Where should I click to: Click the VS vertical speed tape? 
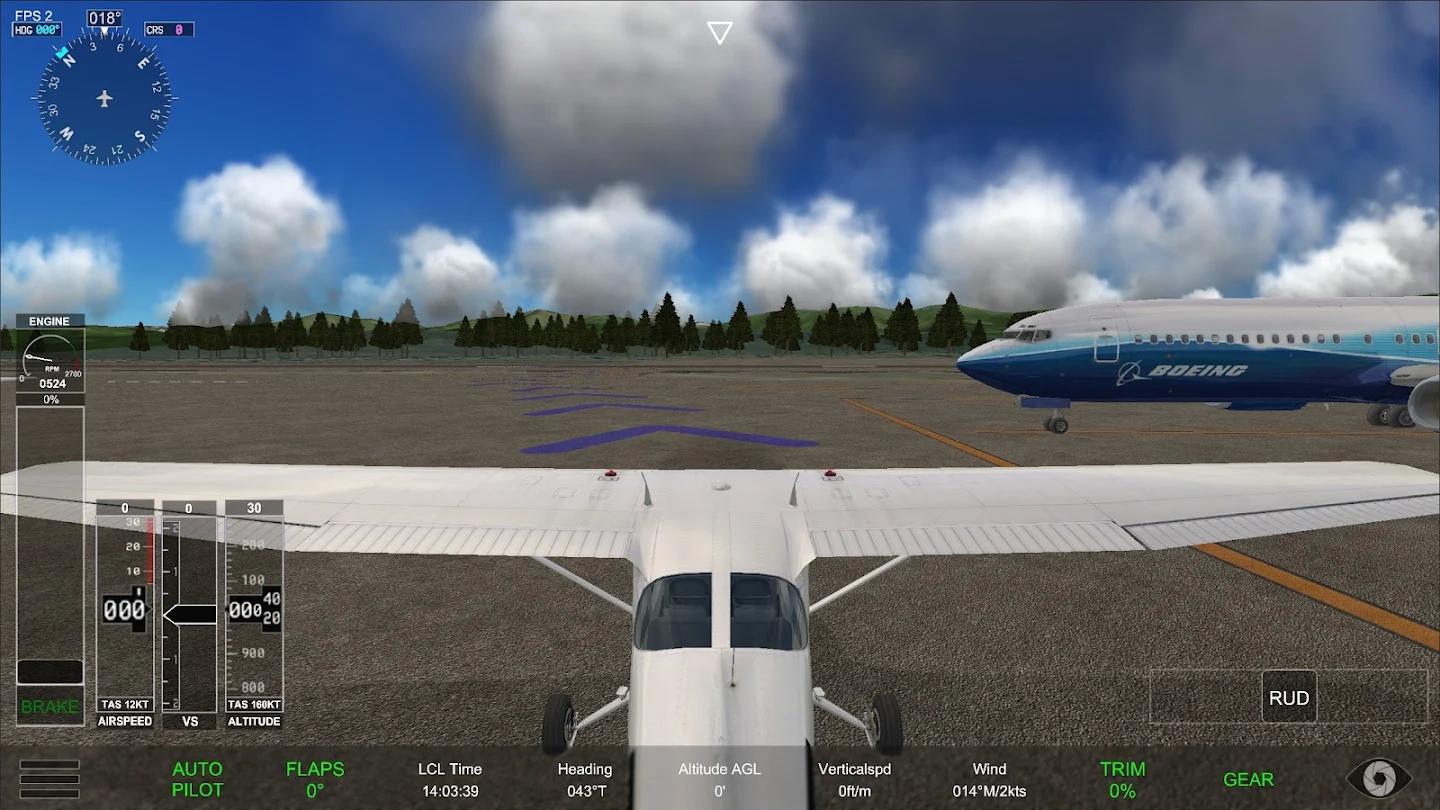coord(188,610)
